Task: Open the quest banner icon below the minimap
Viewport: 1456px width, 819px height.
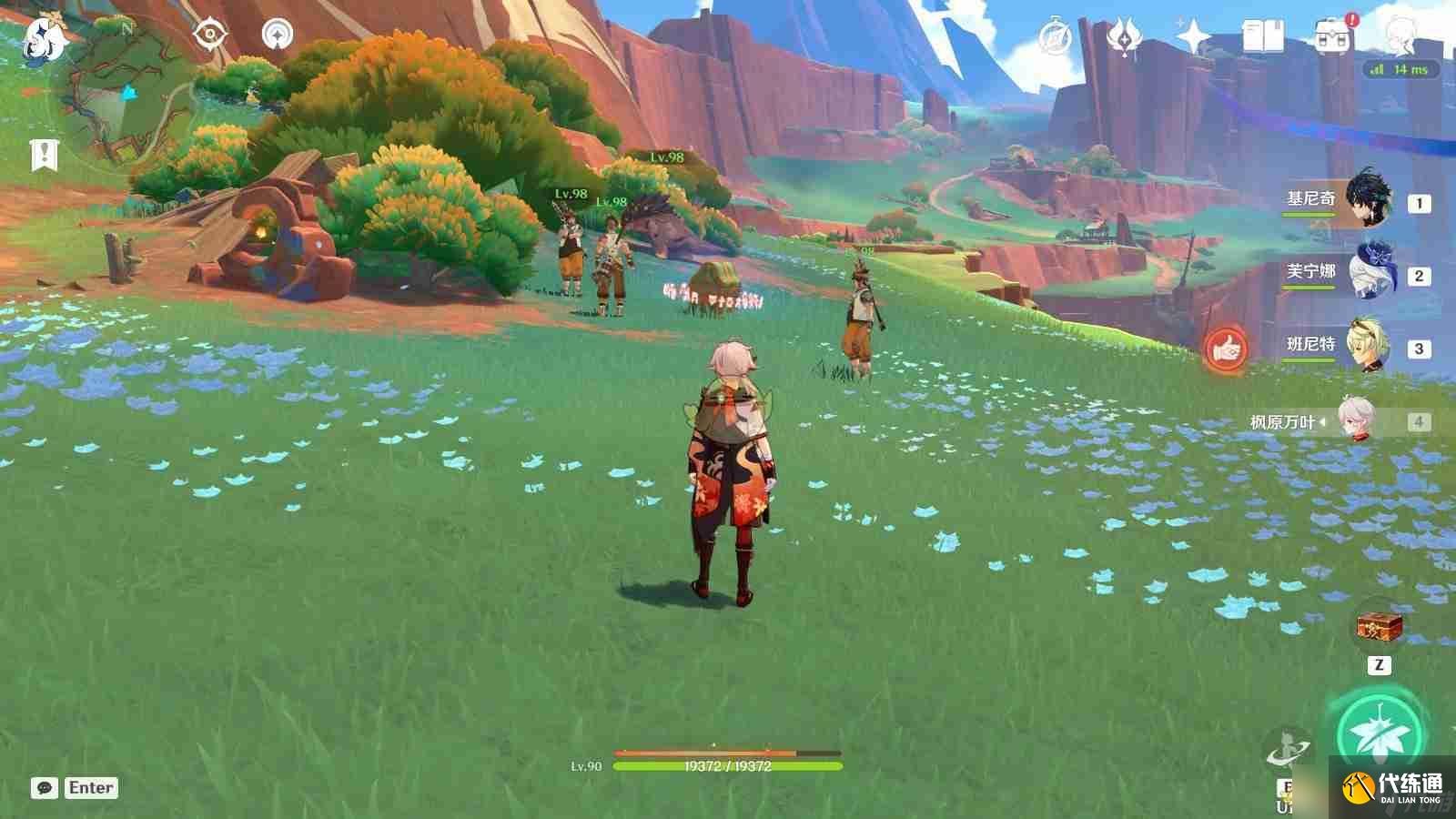Action: (x=44, y=155)
